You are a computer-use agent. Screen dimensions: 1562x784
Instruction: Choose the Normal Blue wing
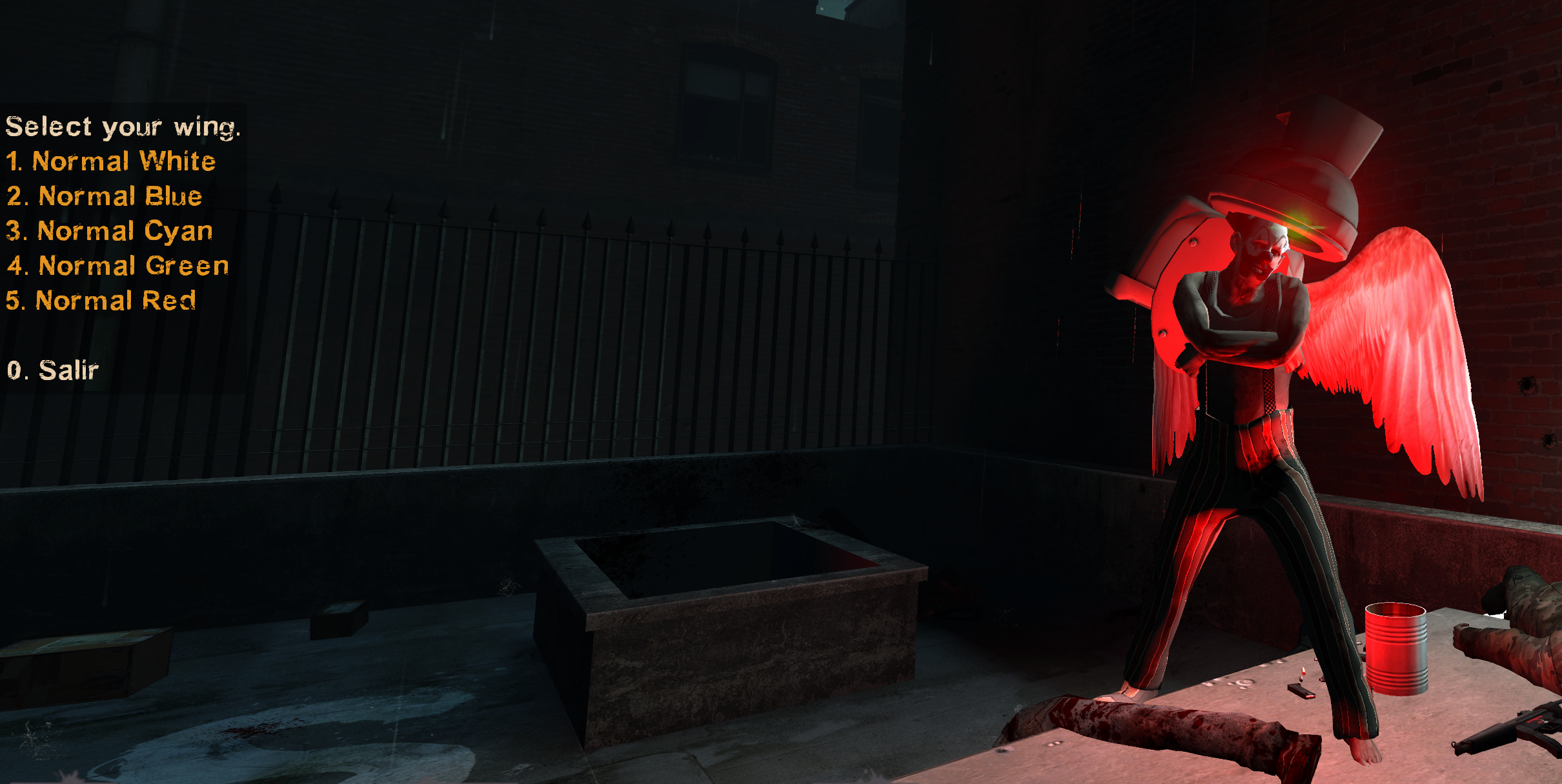pyautogui.click(x=105, y=196)
